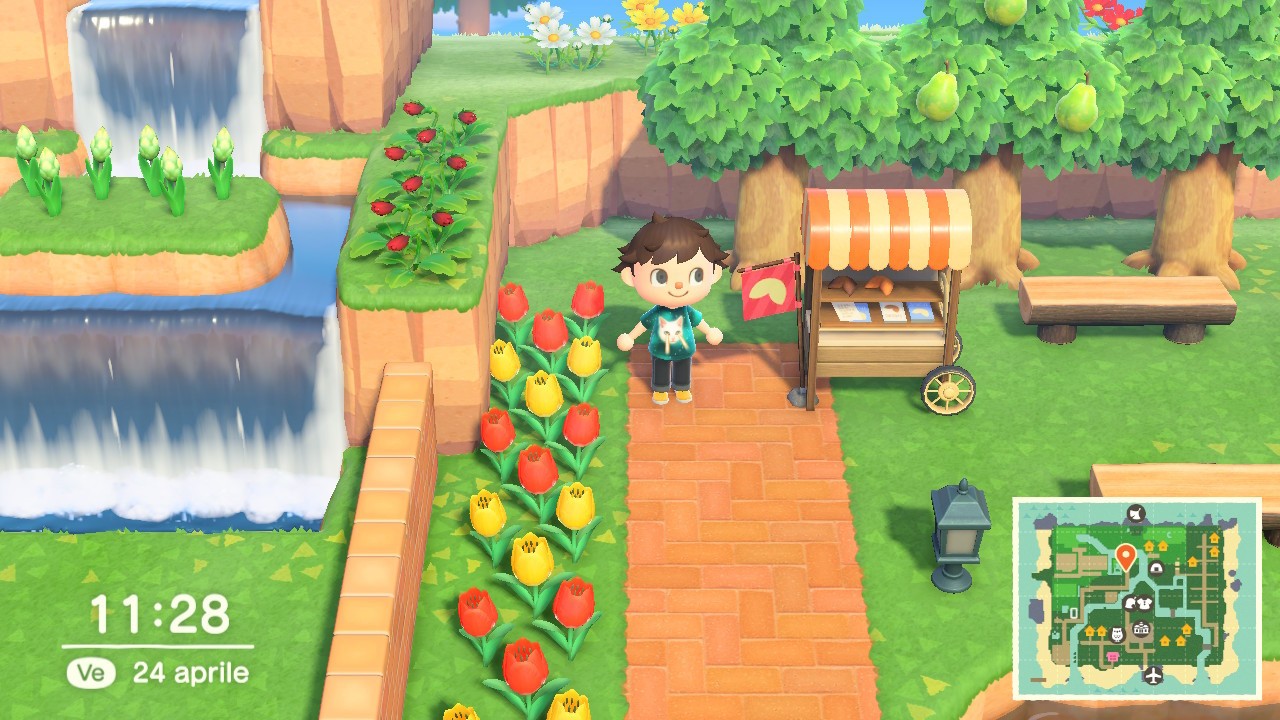Select the orange player location pin
Screen dimensions: 1280x720
point(1126,557)
